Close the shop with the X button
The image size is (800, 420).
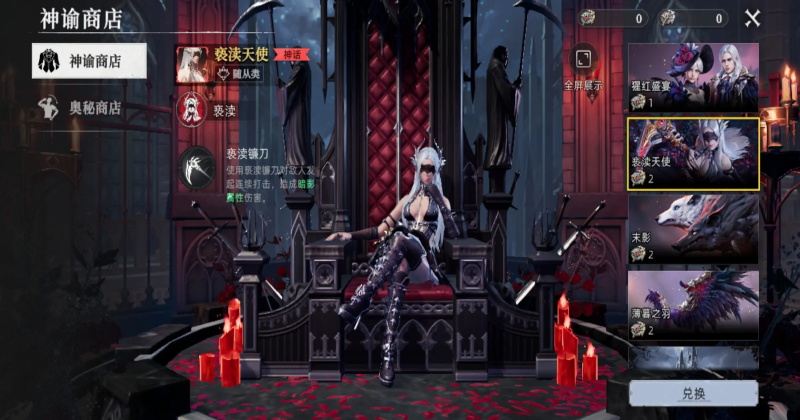[752, 18]
